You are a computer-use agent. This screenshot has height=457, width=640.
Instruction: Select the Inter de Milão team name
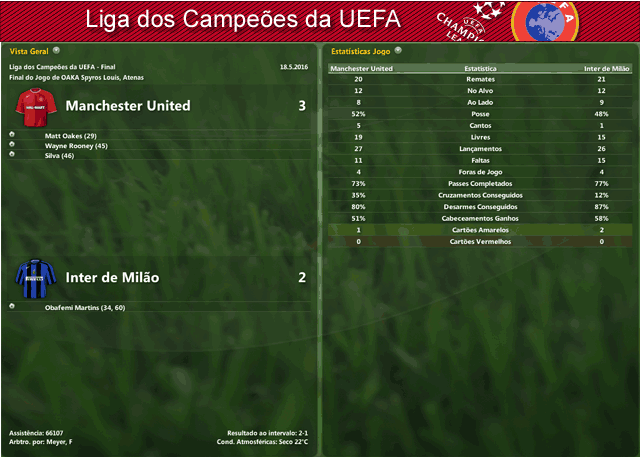pyautogui.click(x=112, y=277)
